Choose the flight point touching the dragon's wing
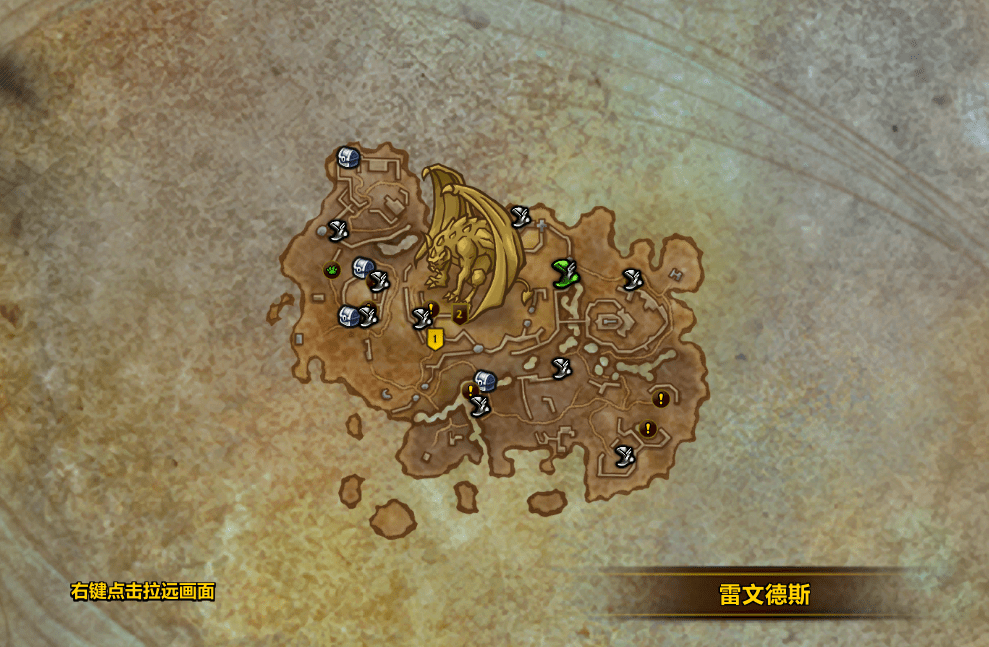Screen dimensions: 989x647 point(519,215)
